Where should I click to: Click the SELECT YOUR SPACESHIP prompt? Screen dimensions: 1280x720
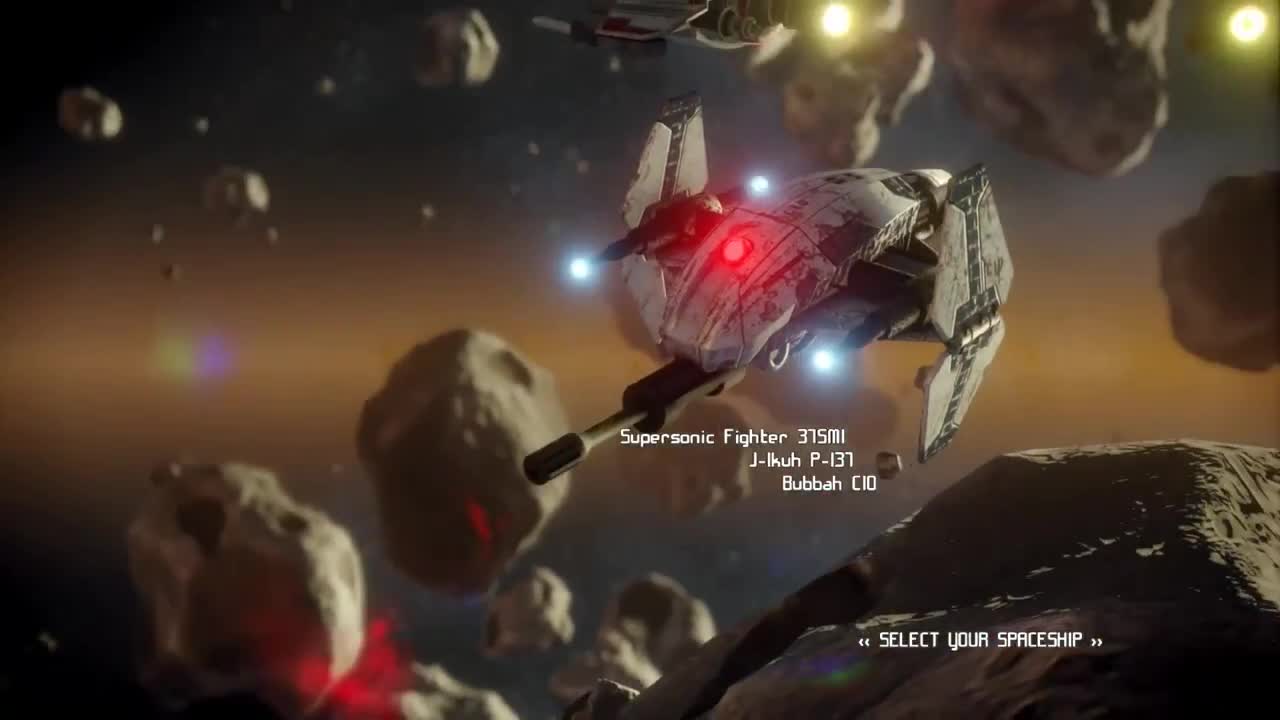click(980, 642)
